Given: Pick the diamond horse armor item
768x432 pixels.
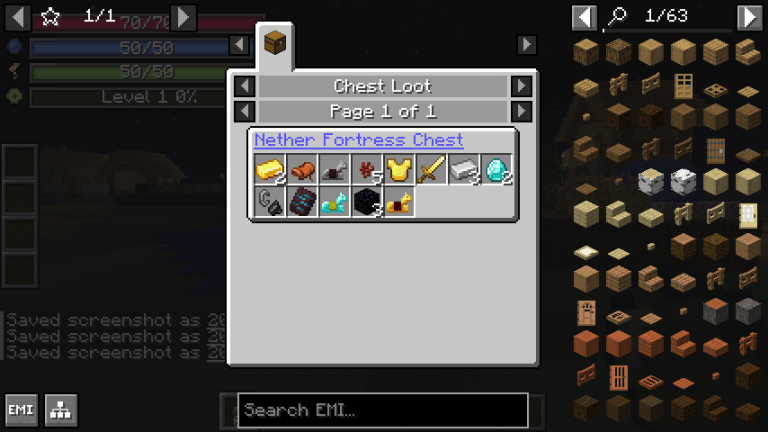Looking at the screenshot, I should [x=335, y=202].
